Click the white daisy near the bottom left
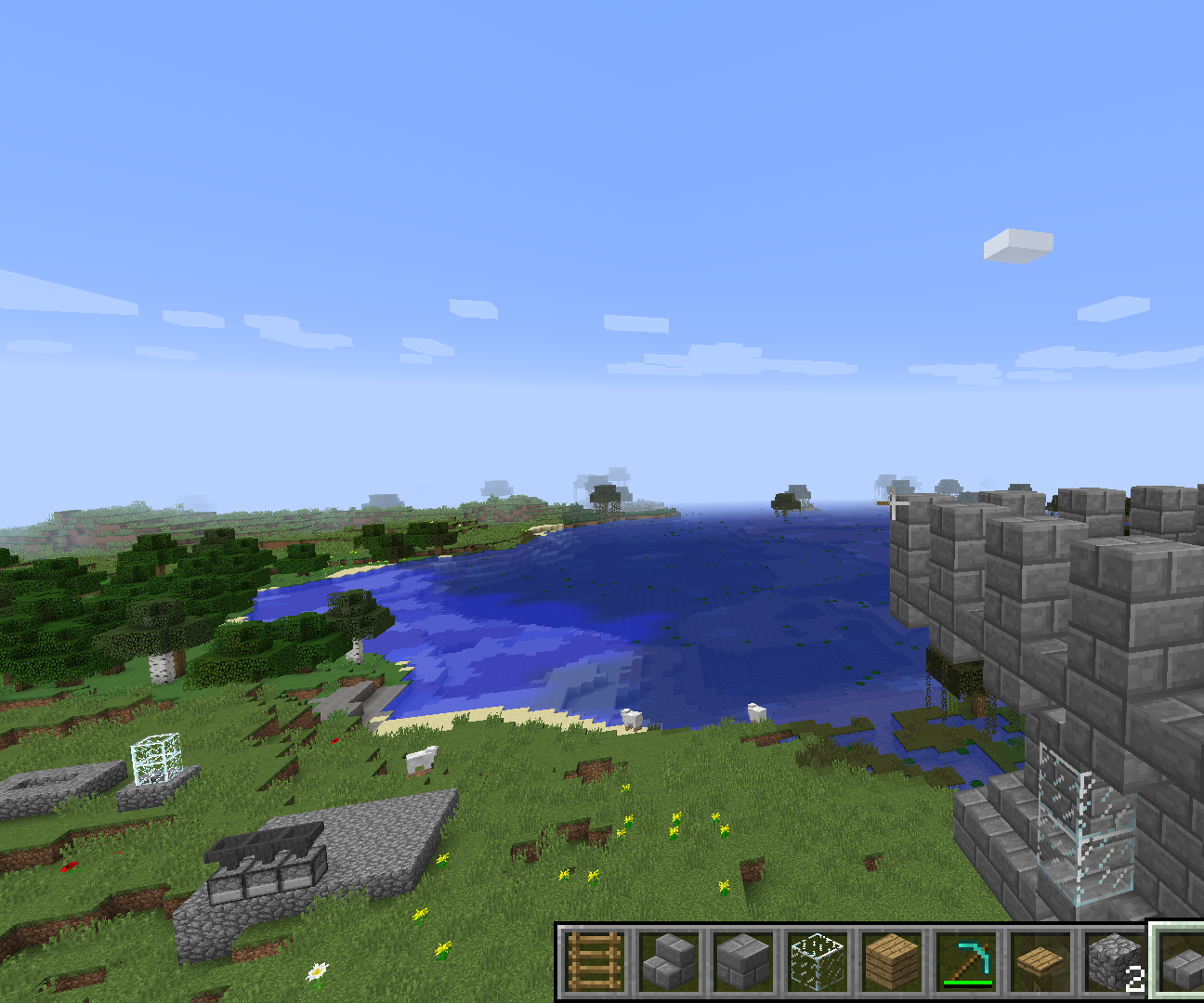Screen dimensions: 1204x1003 point(316,969)
